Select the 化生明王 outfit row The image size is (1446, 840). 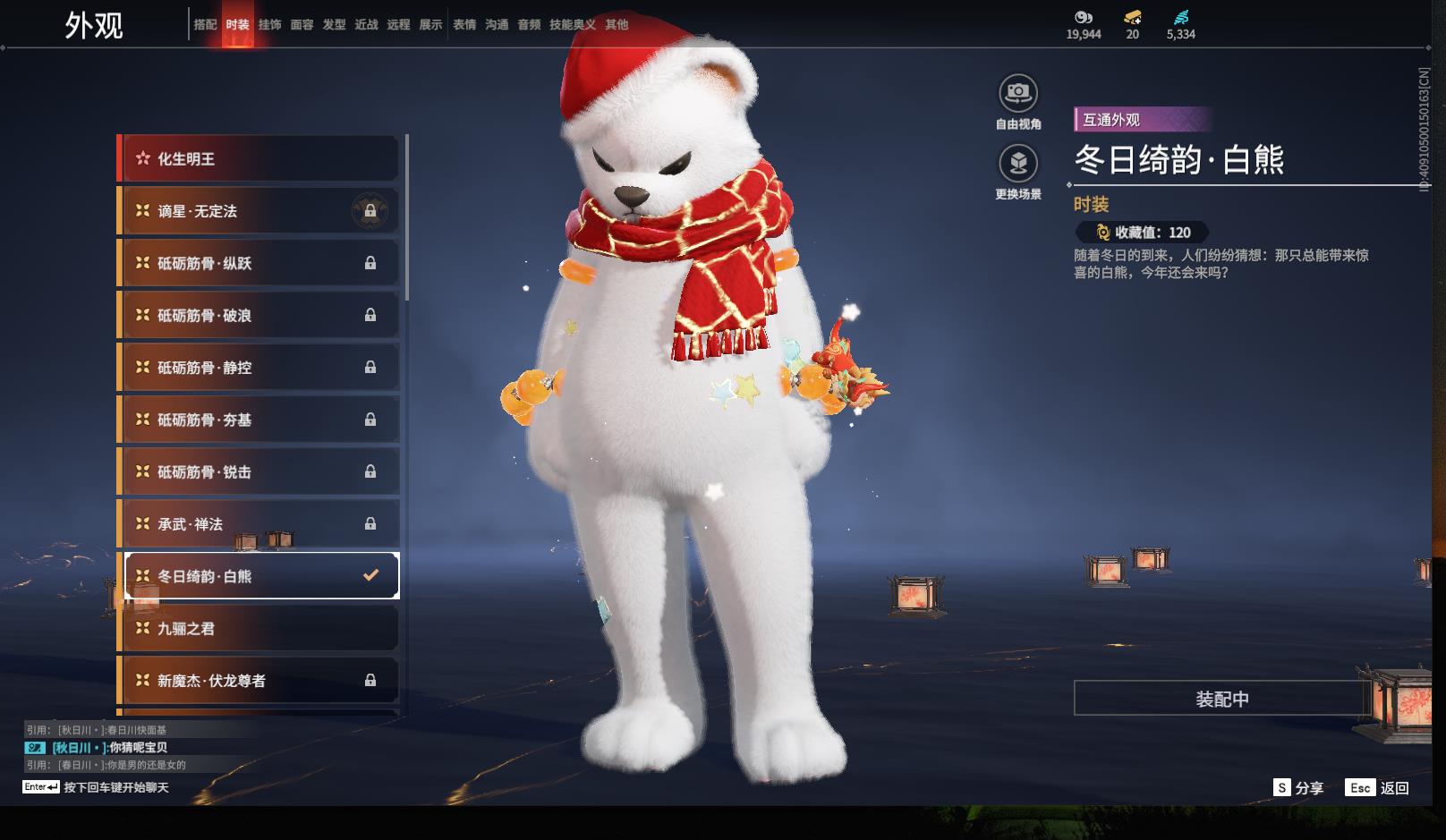[x=259, y=159]
